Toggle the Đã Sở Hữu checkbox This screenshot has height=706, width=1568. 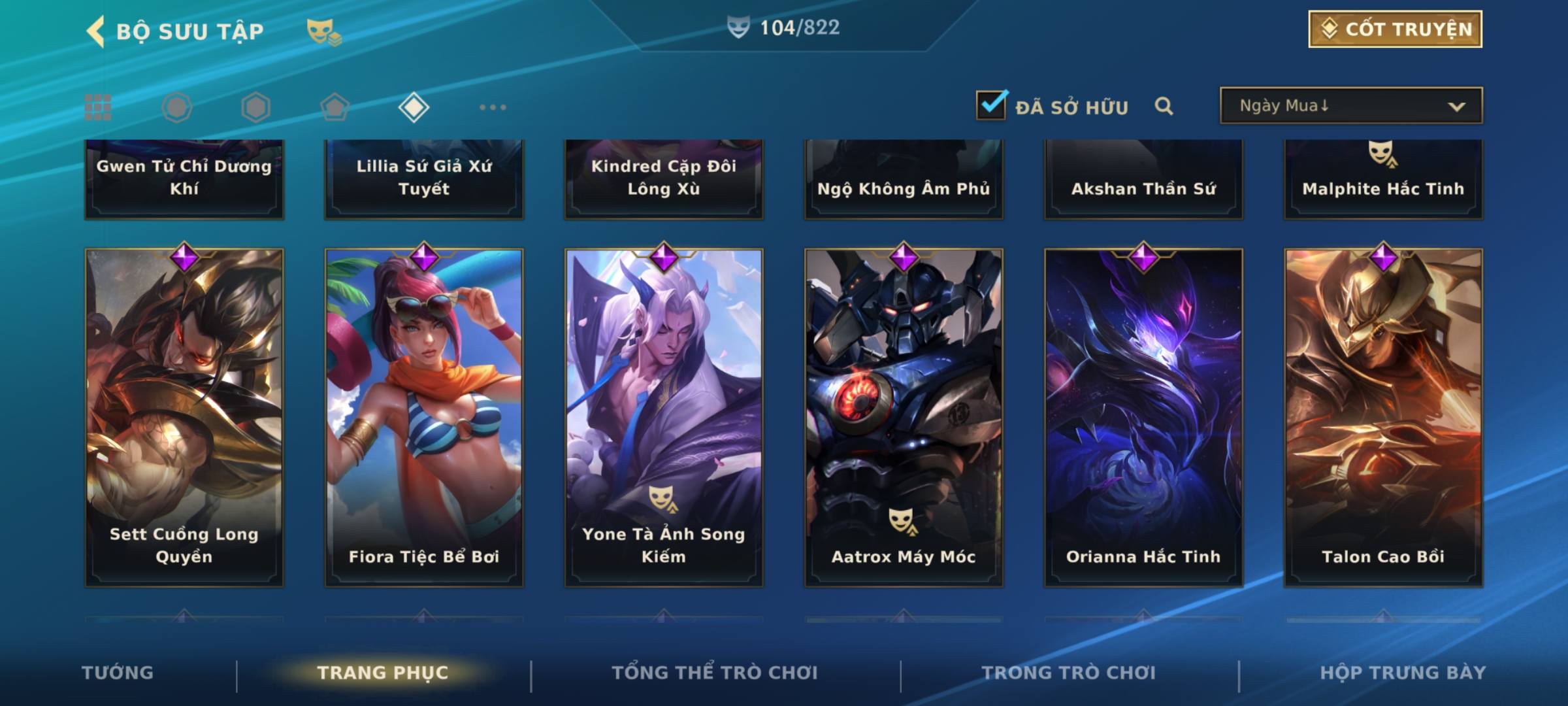click(x=991, y=105)
